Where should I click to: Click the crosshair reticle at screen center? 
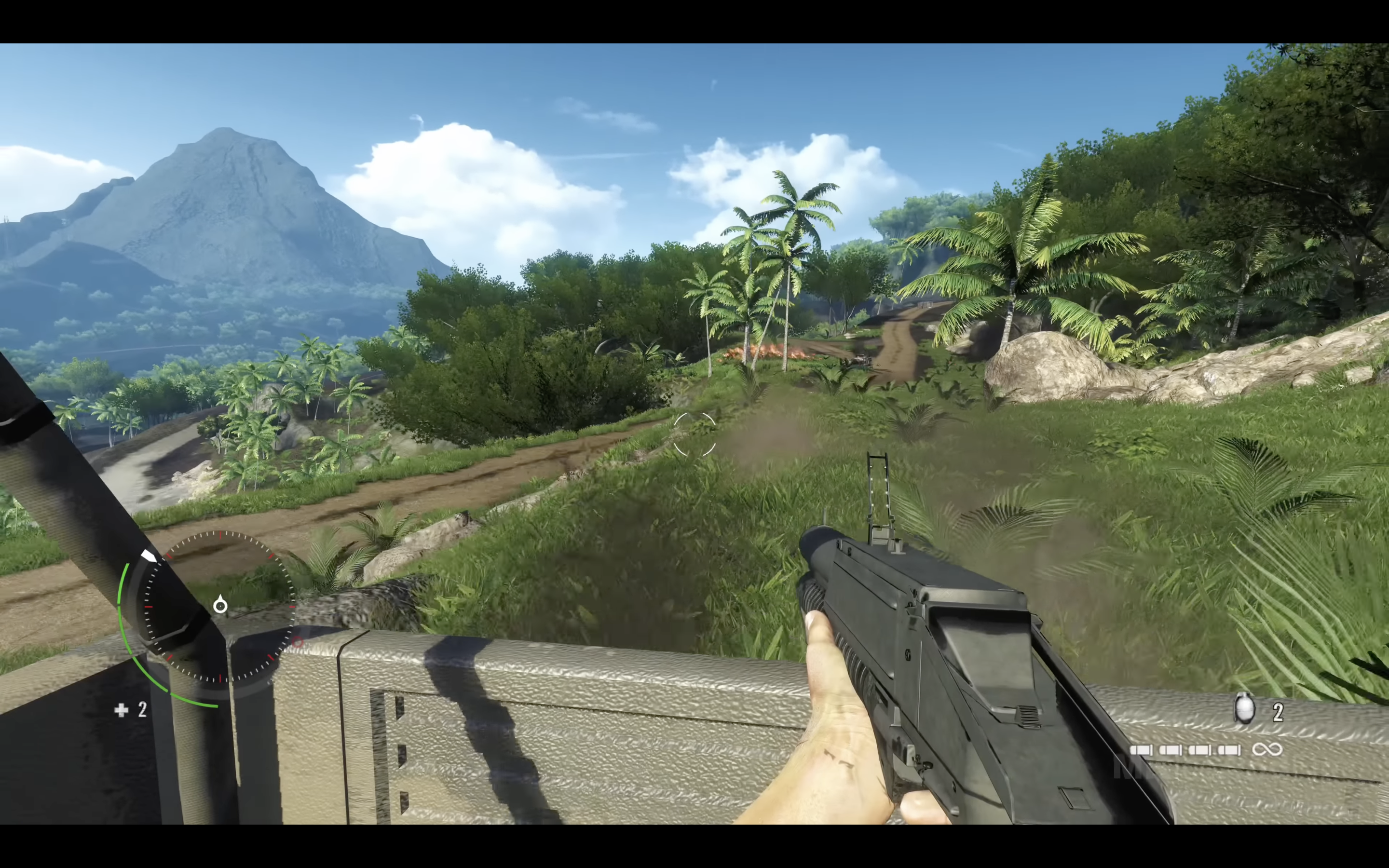tap(694, 434)
